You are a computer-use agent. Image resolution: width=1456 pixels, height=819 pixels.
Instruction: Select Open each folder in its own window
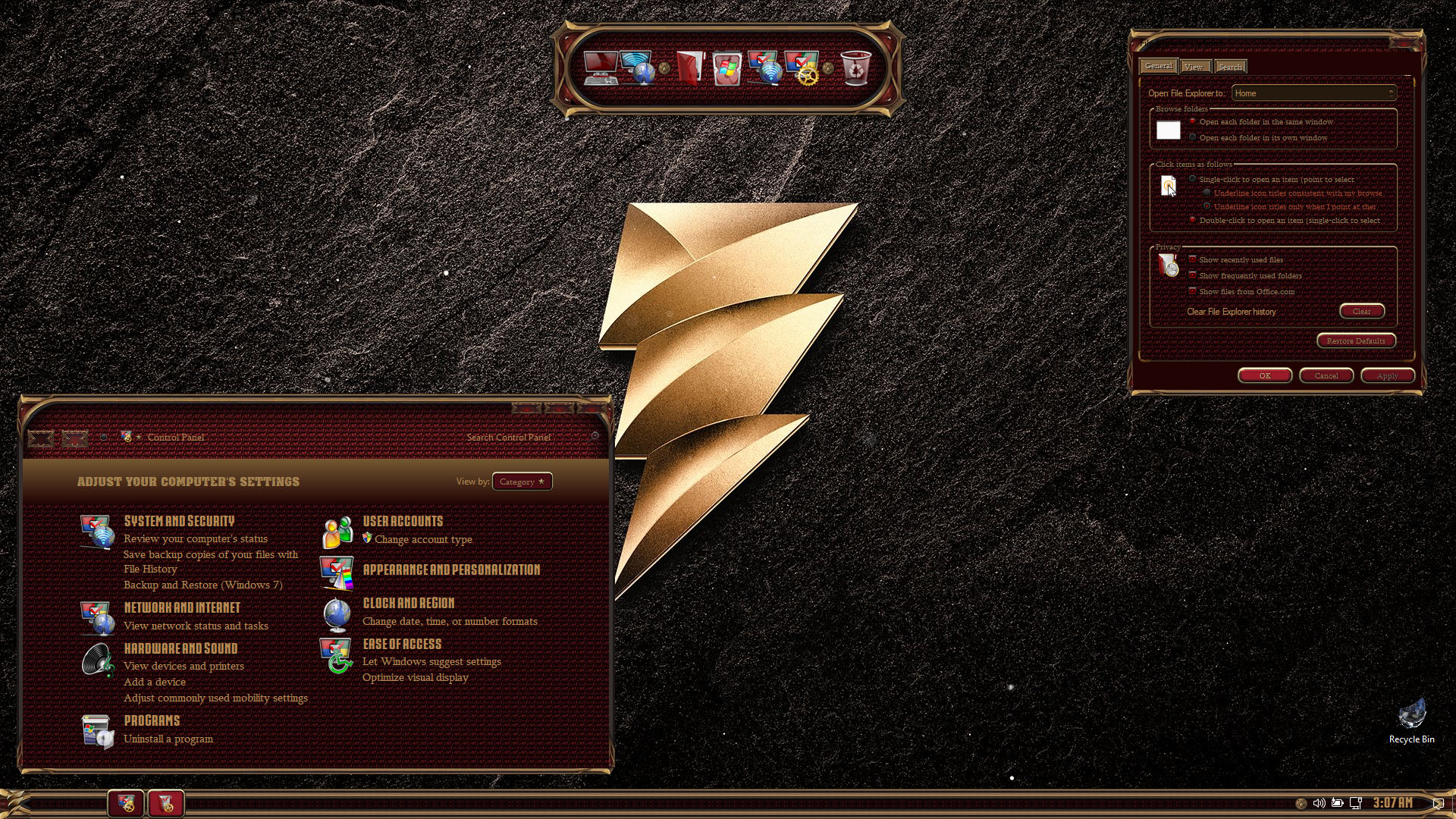click(1193, 138)
